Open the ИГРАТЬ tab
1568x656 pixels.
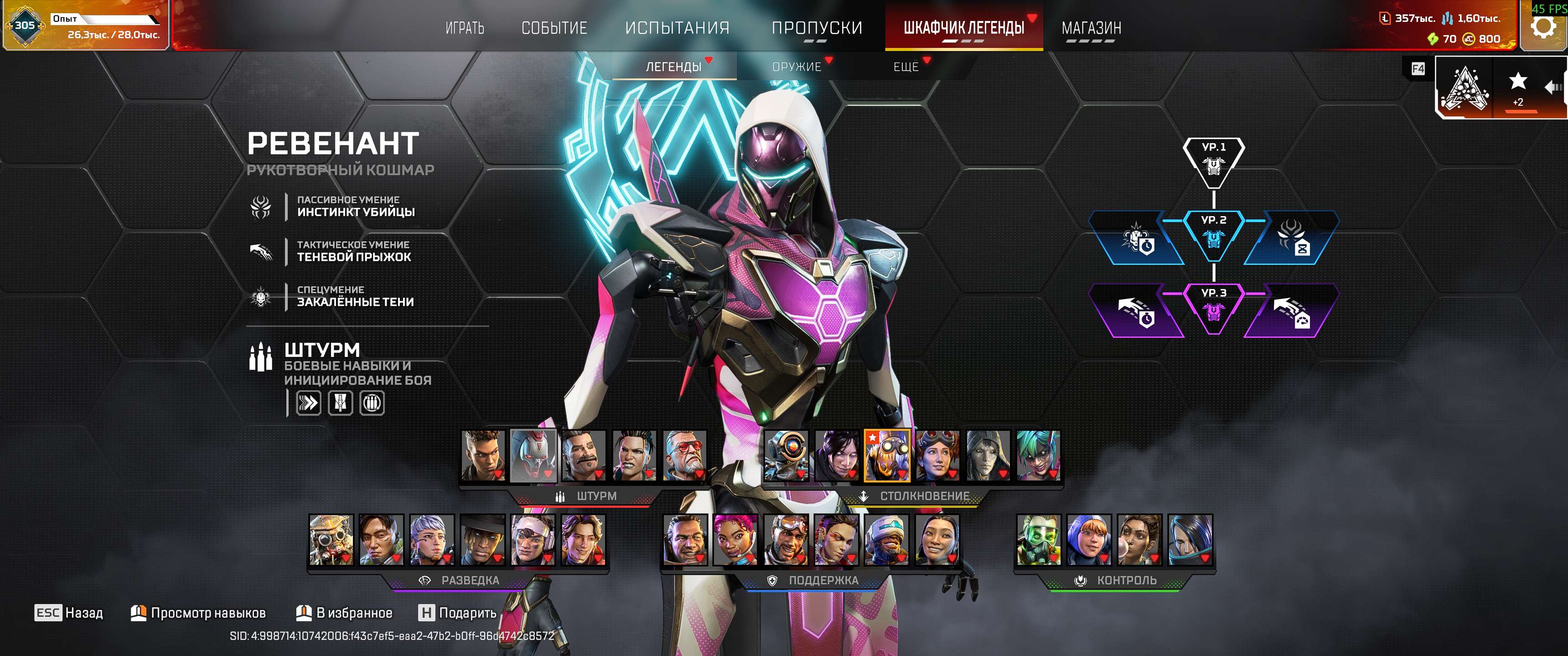[x=465, y=28]
